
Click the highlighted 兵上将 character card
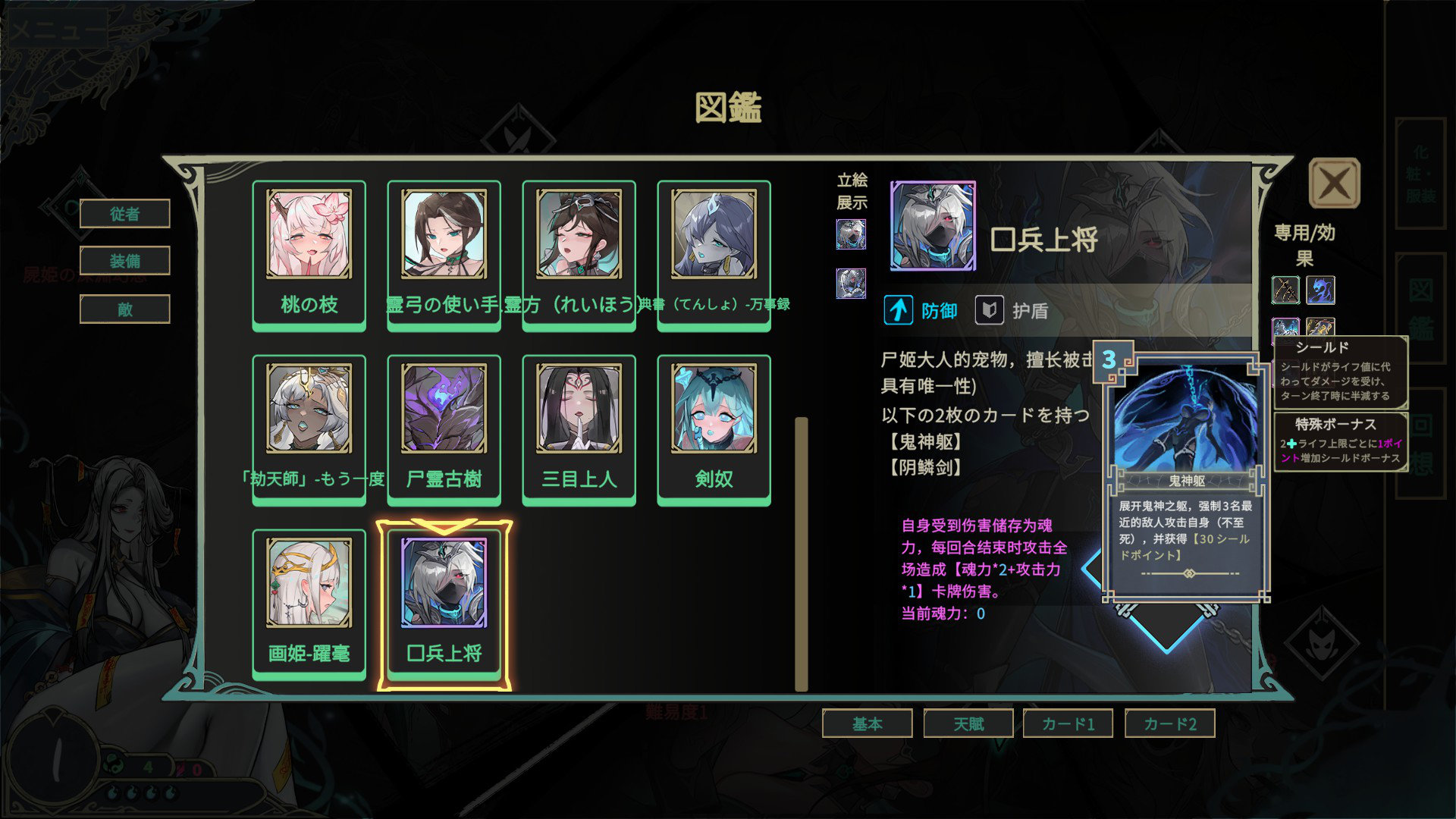tap(444, 603)
